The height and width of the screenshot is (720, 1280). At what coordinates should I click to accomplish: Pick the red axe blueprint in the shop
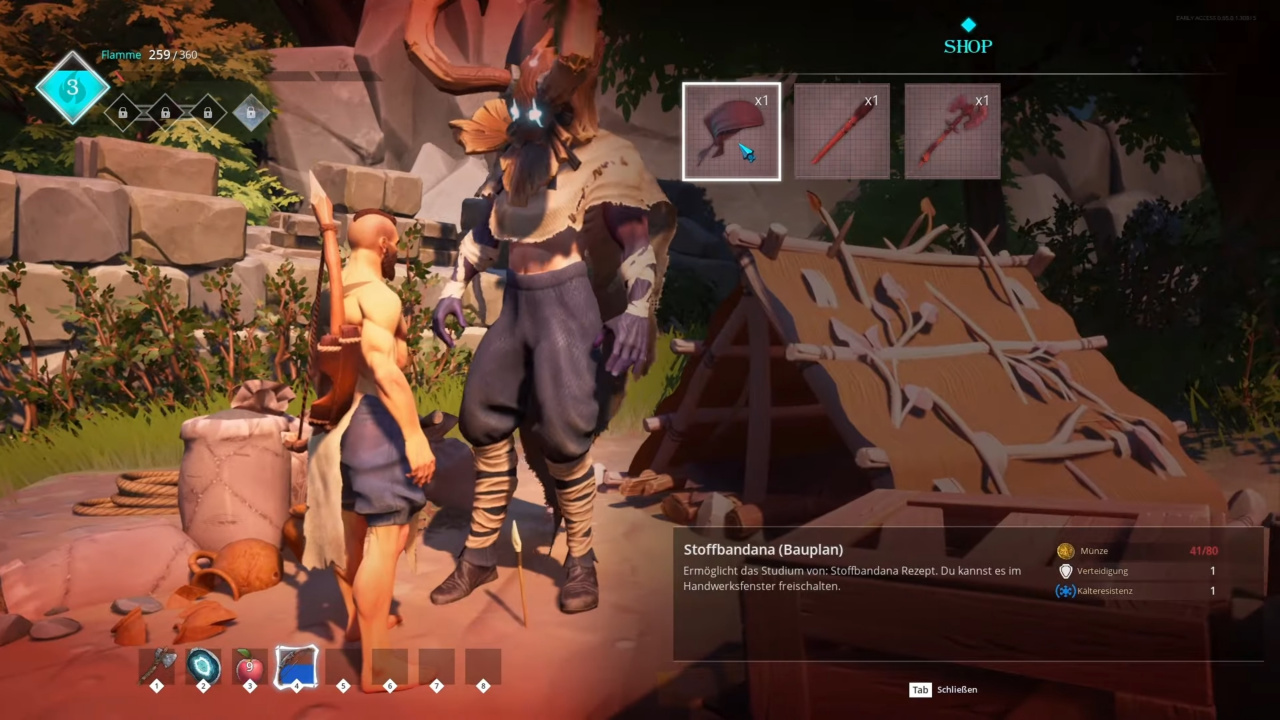(952, 131)
